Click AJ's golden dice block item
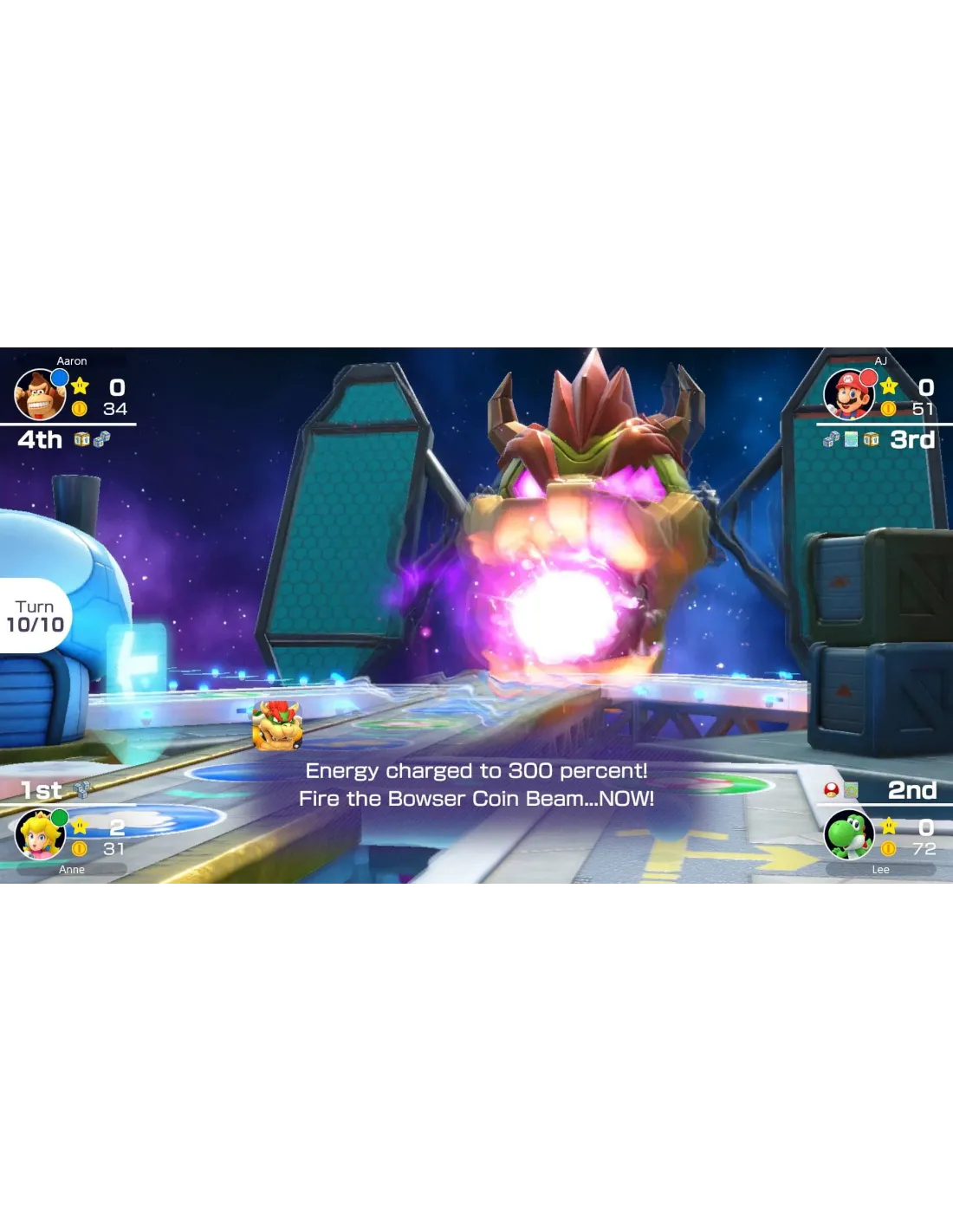The image size is (953, 1232). pos(871,439)
